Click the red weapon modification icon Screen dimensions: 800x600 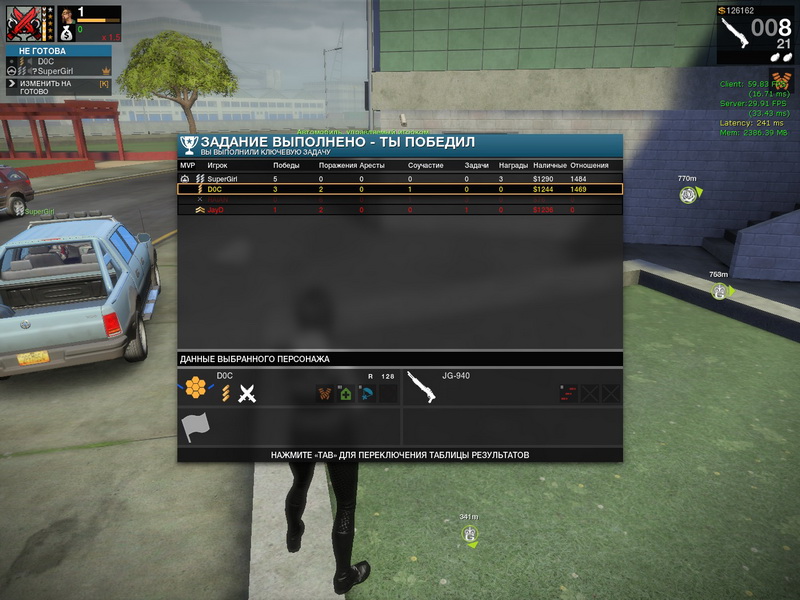568,394
